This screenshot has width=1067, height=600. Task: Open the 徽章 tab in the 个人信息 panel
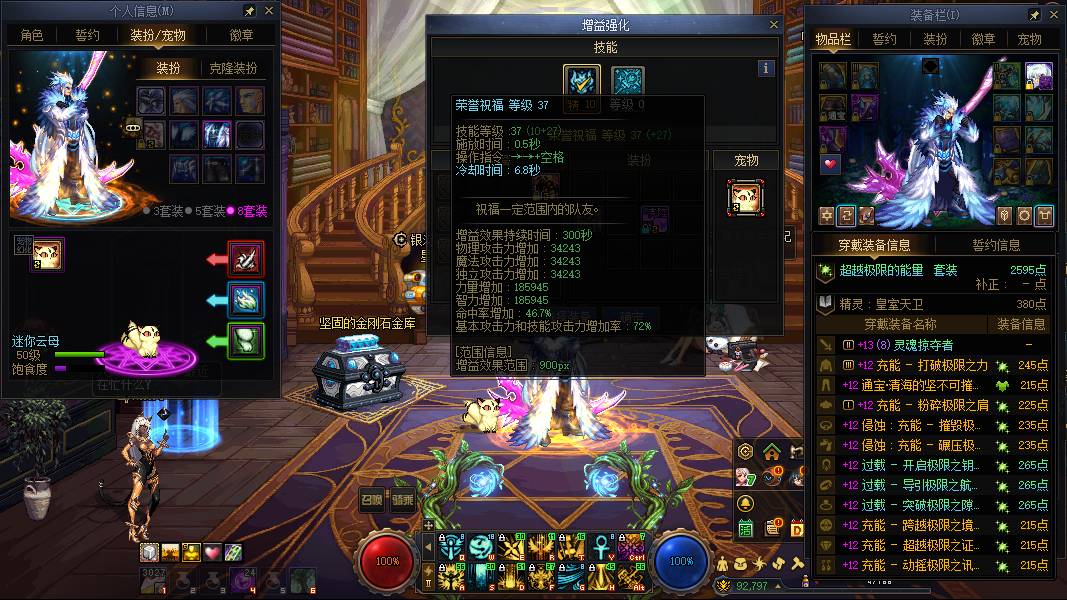click(x=241, y=35)
